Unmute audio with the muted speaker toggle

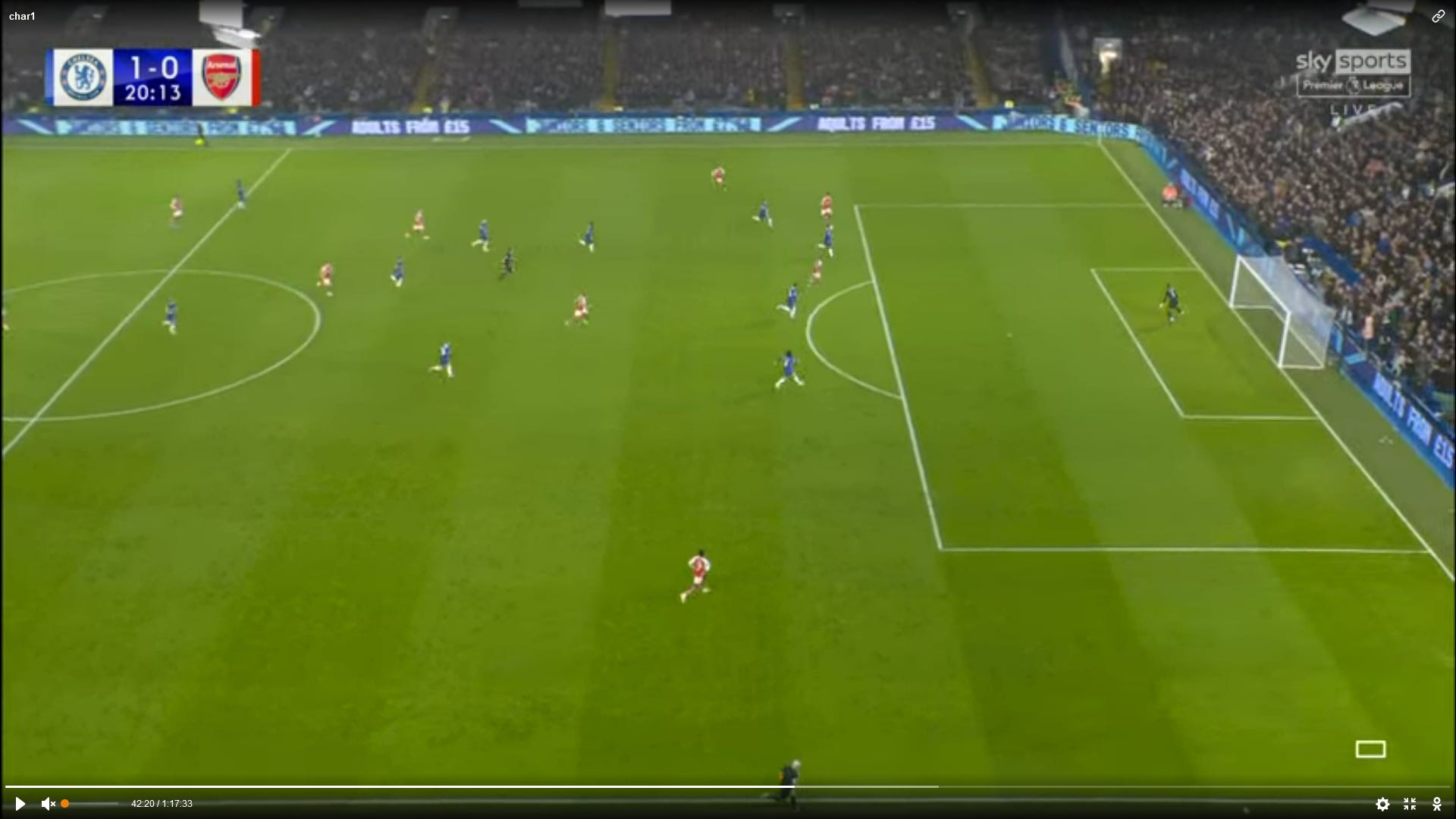(x=47, y=804)
